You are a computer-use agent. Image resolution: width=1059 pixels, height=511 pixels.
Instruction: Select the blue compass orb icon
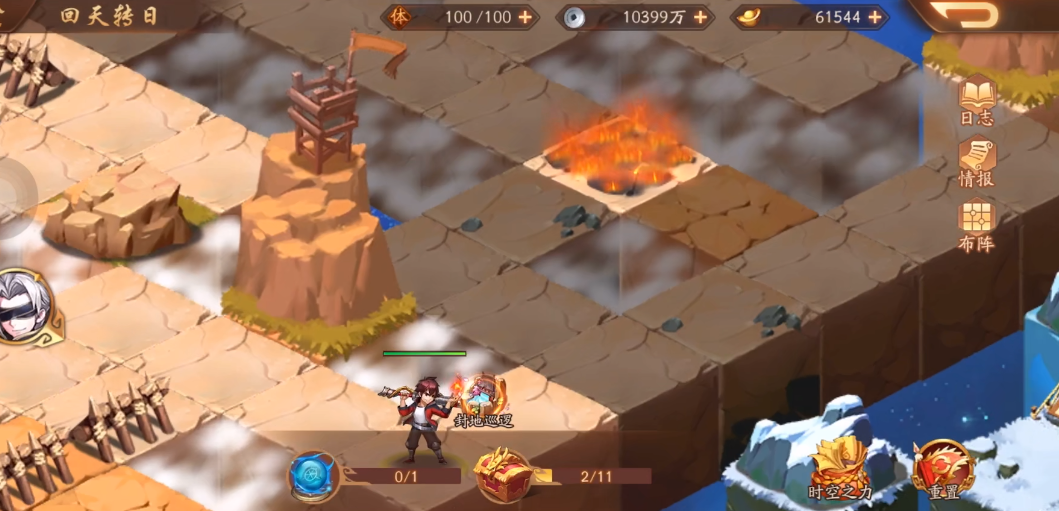tap(313, 475)
